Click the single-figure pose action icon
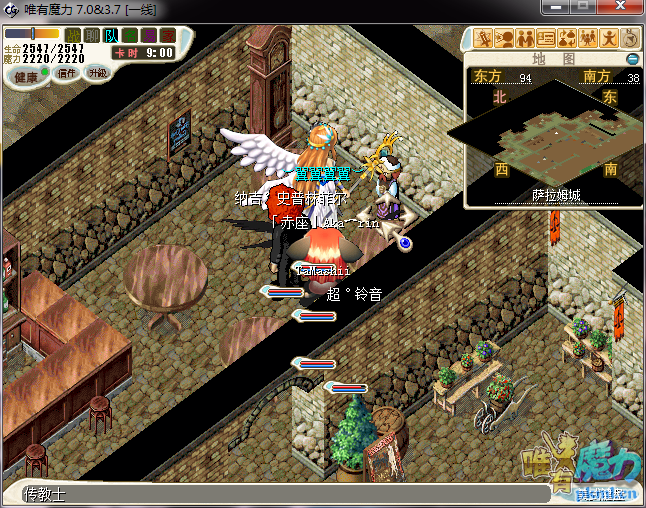Screen dimensions: 646x508 [x=609, y=39]
